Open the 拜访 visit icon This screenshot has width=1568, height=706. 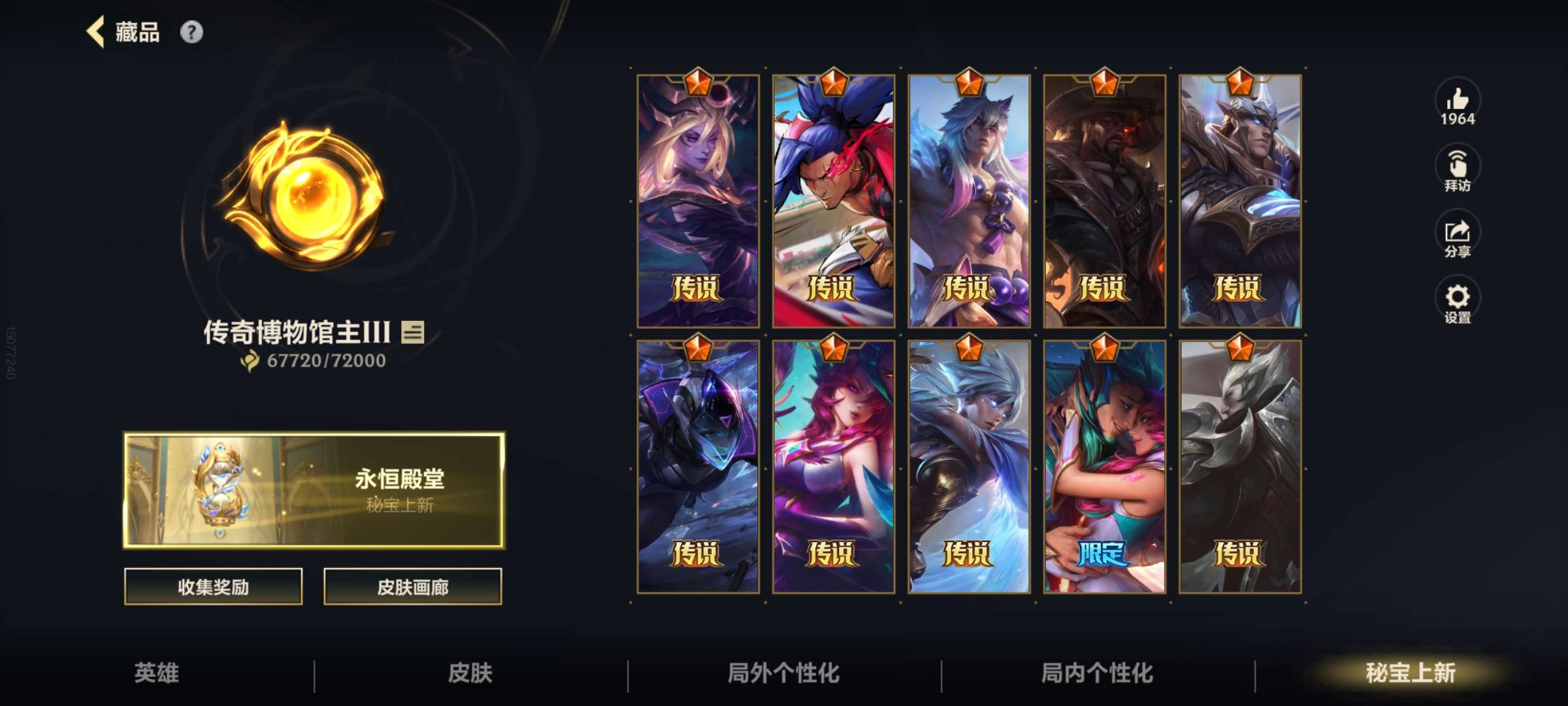(x=1457, y=165)
